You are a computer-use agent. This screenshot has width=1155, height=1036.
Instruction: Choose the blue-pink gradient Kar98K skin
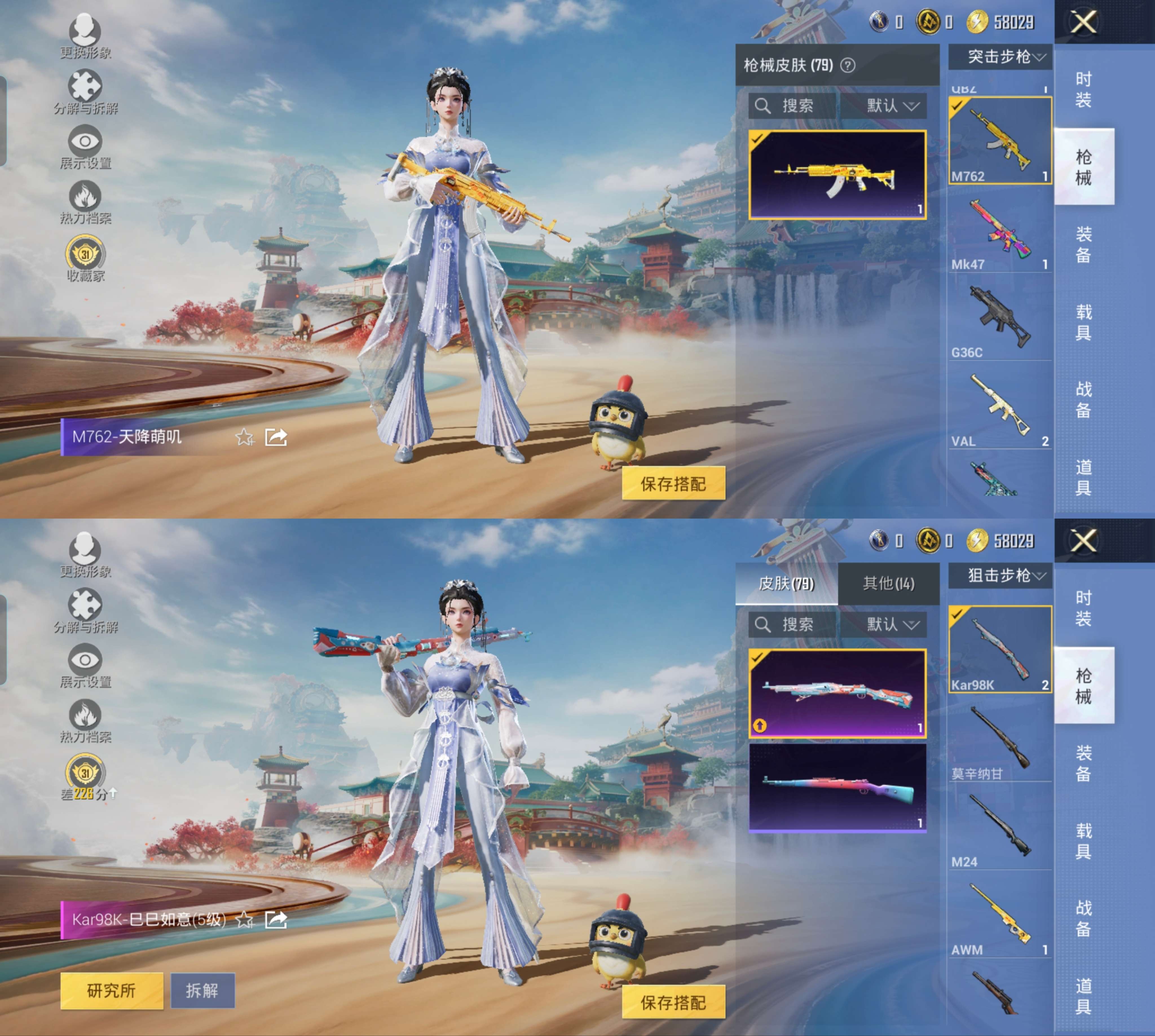(x=837, y=787)
